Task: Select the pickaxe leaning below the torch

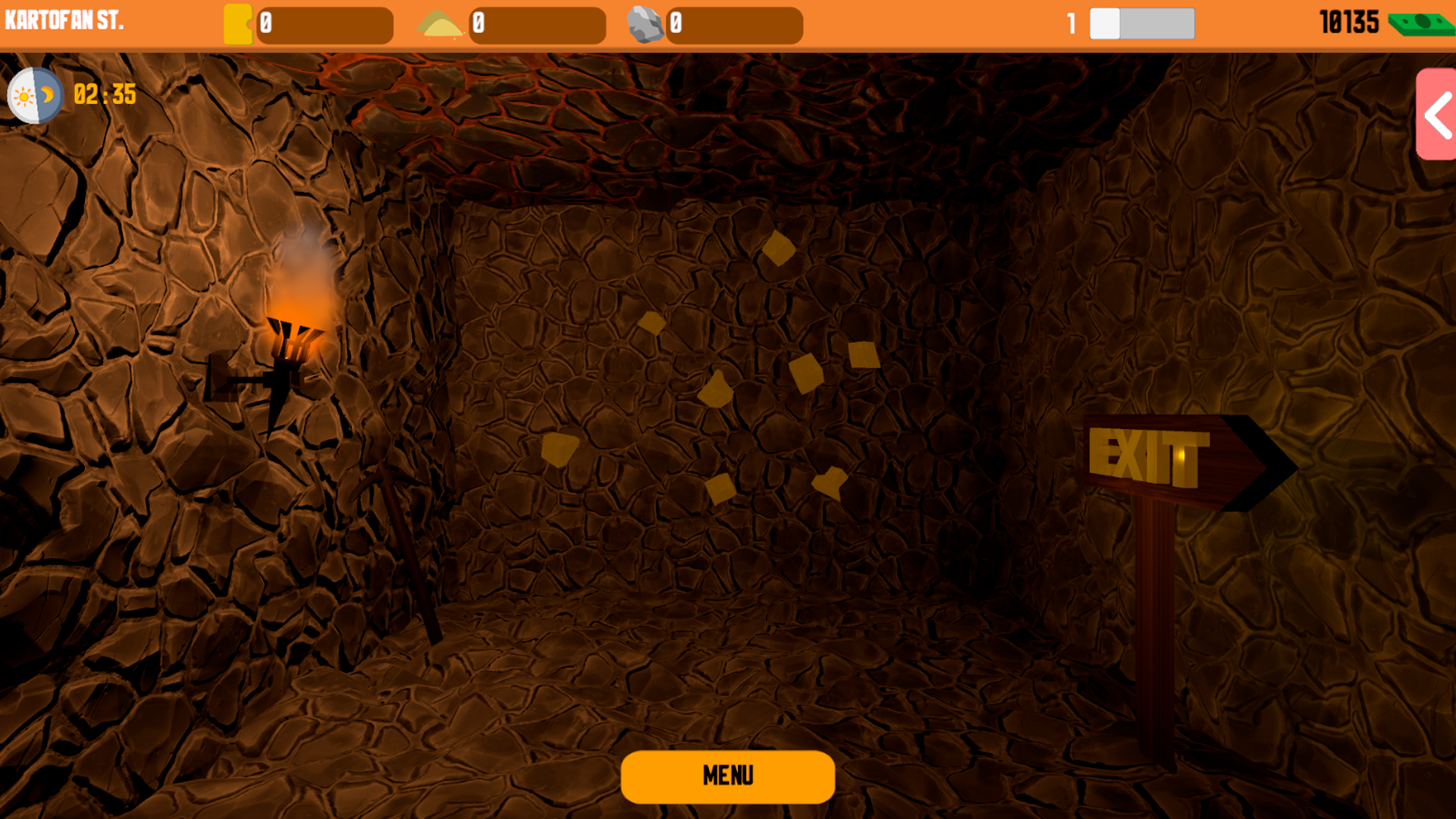Action: point(402,531)
